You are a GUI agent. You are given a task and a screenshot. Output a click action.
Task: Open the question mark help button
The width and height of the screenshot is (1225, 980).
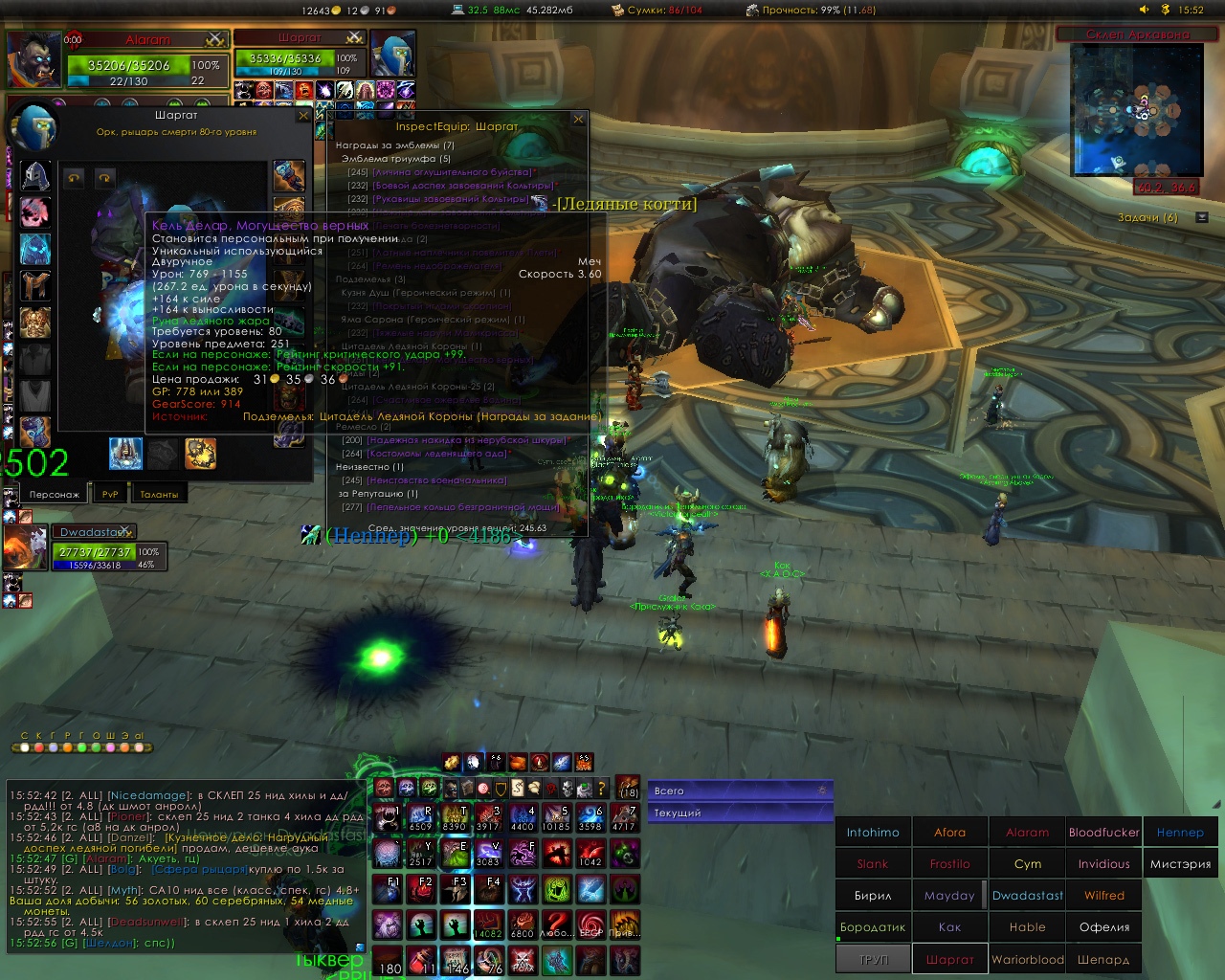[601, 789]
